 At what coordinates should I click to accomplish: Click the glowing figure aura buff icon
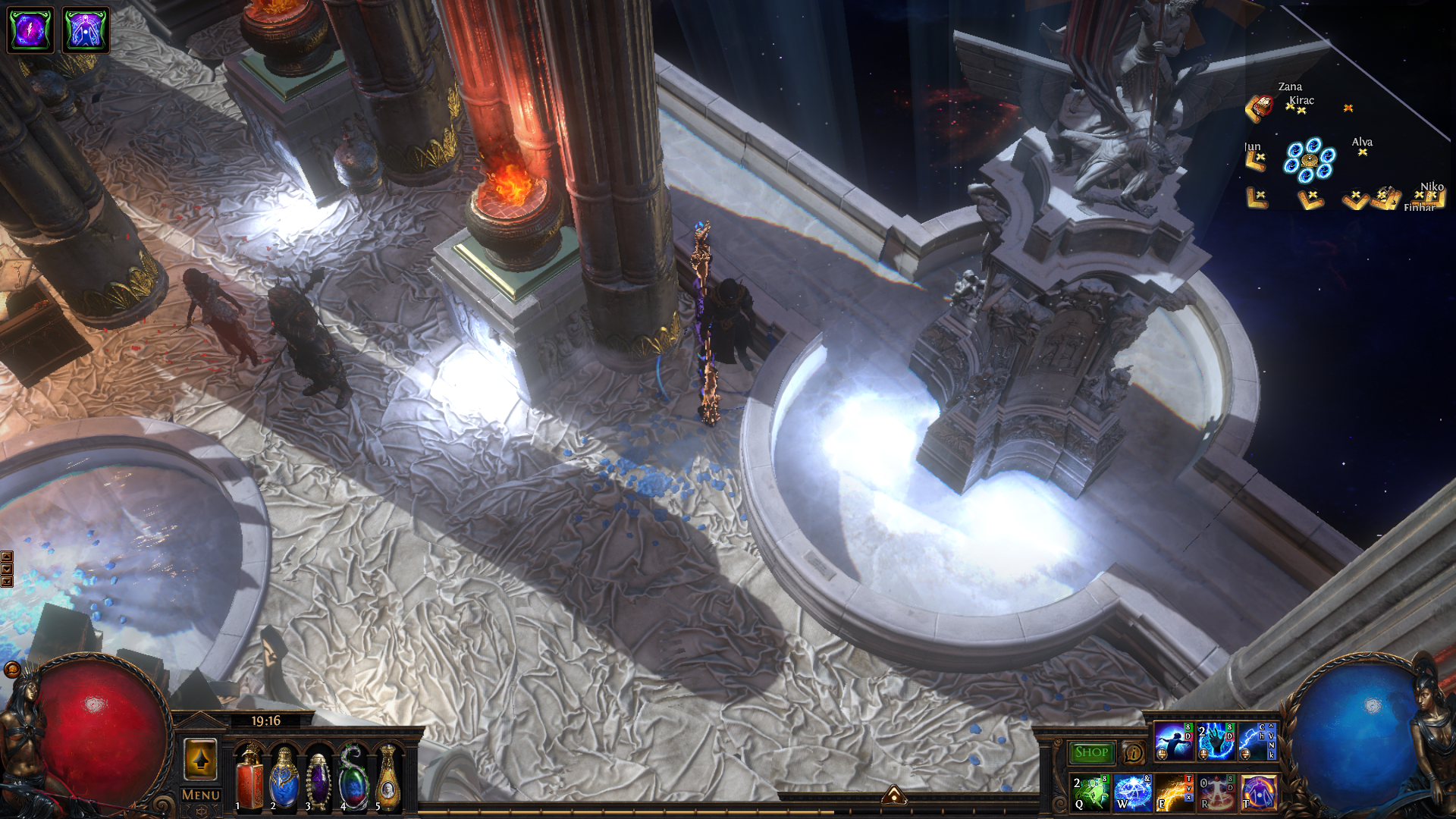tap(86, 30)
